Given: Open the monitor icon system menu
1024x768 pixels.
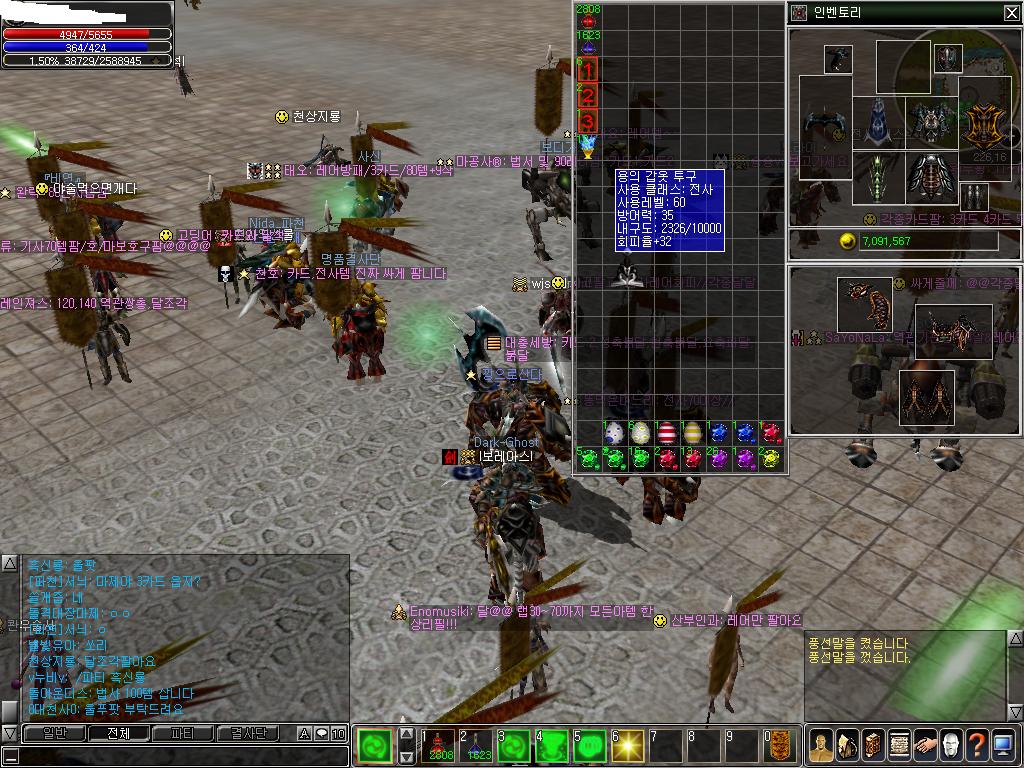Looking at the screenshot, I should [1003, 745].
